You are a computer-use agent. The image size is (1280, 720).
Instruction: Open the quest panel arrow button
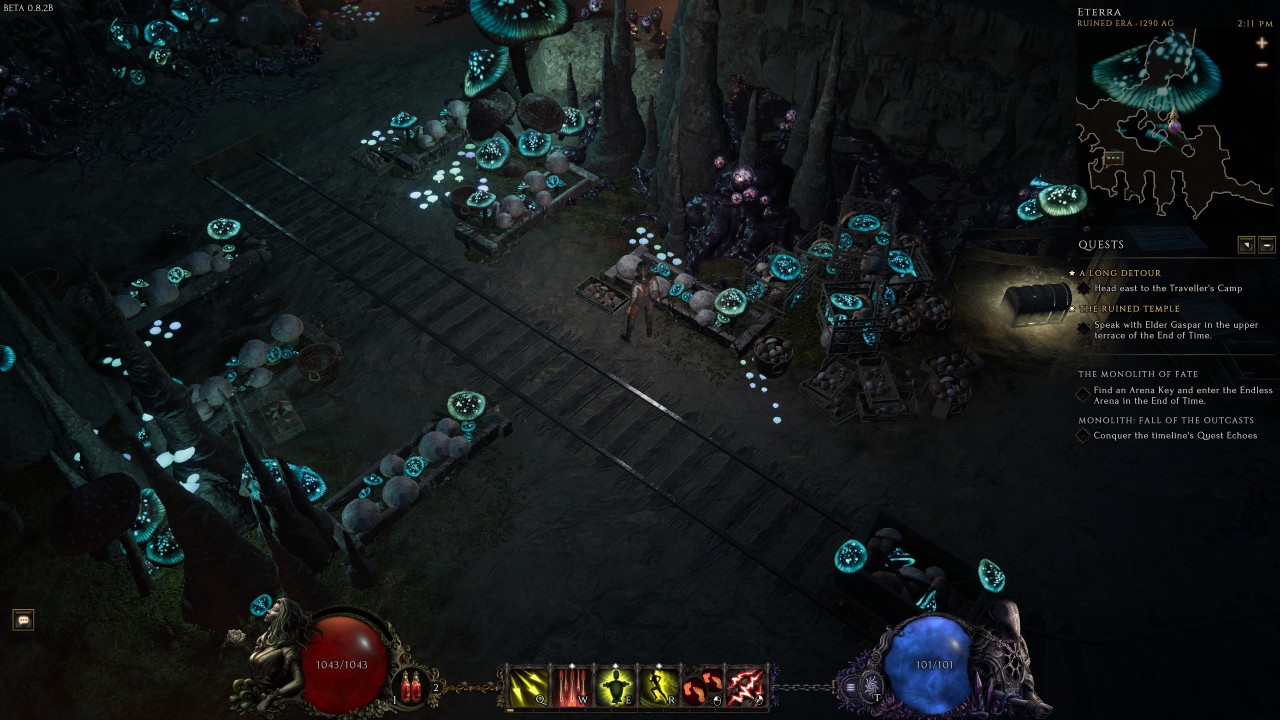pos(1246,245)
